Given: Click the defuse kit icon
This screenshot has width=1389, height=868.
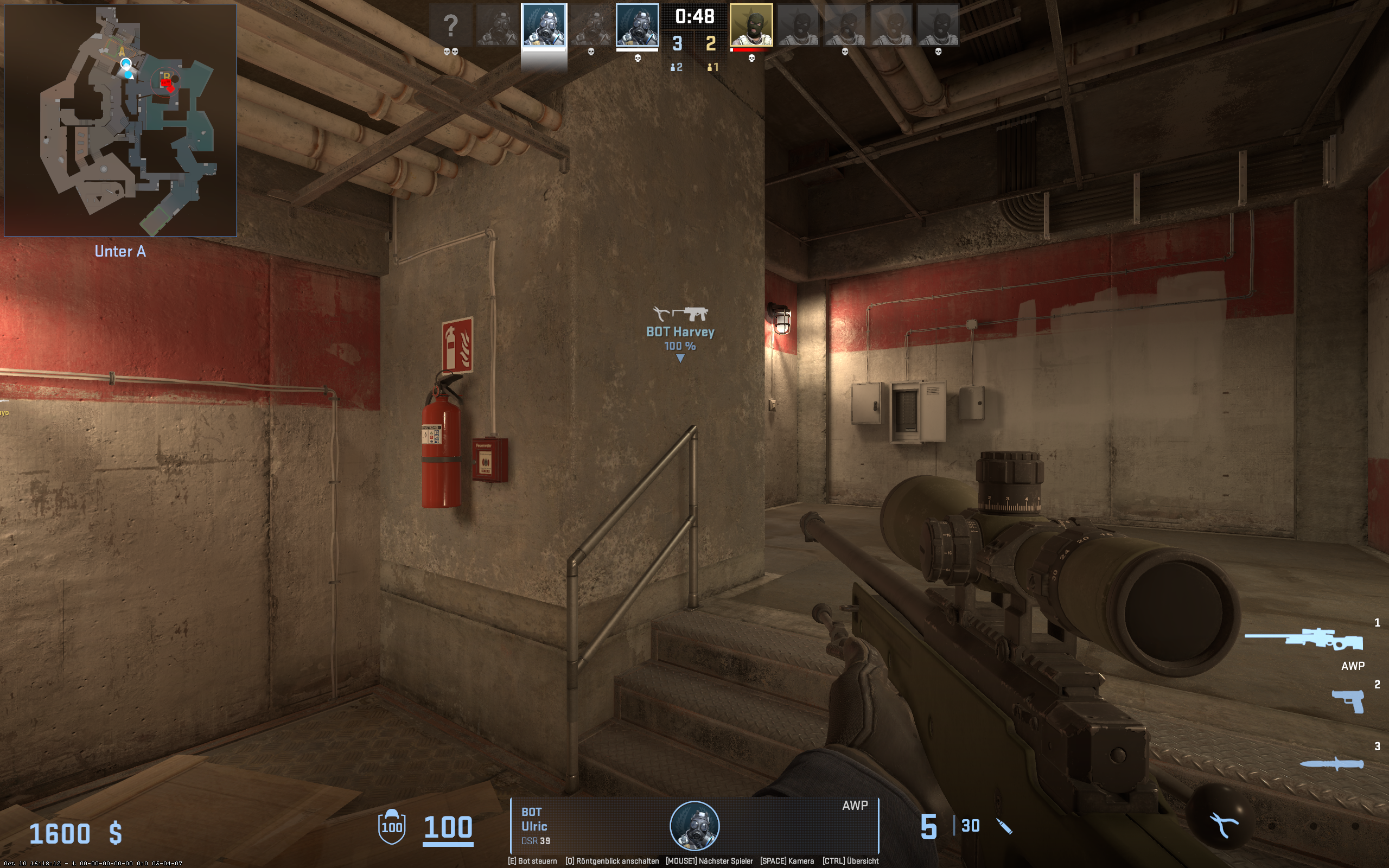Looking at the screenshot, I should [1222, 825].
